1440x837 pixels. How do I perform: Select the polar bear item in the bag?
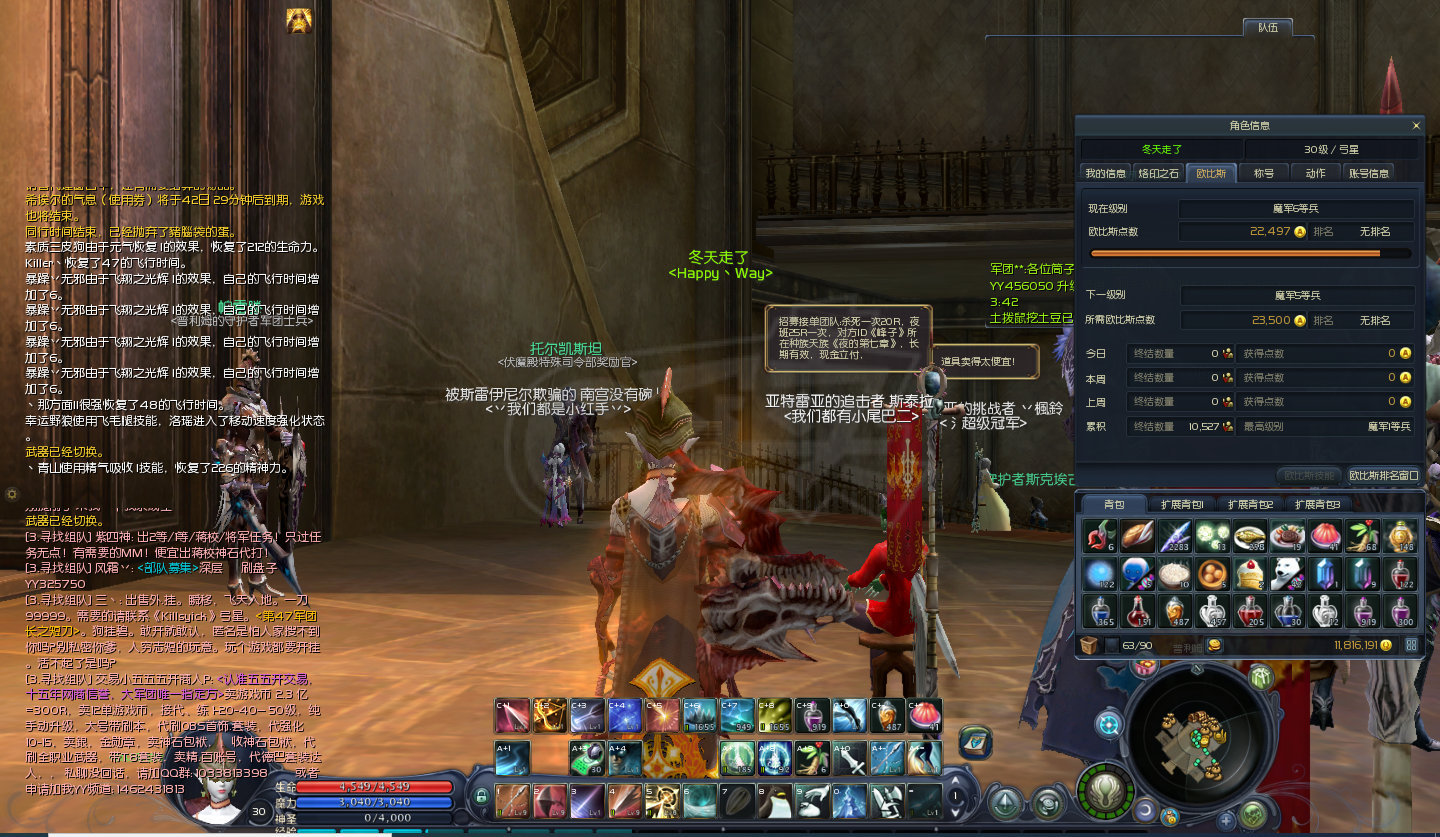tap(1286, 573)
